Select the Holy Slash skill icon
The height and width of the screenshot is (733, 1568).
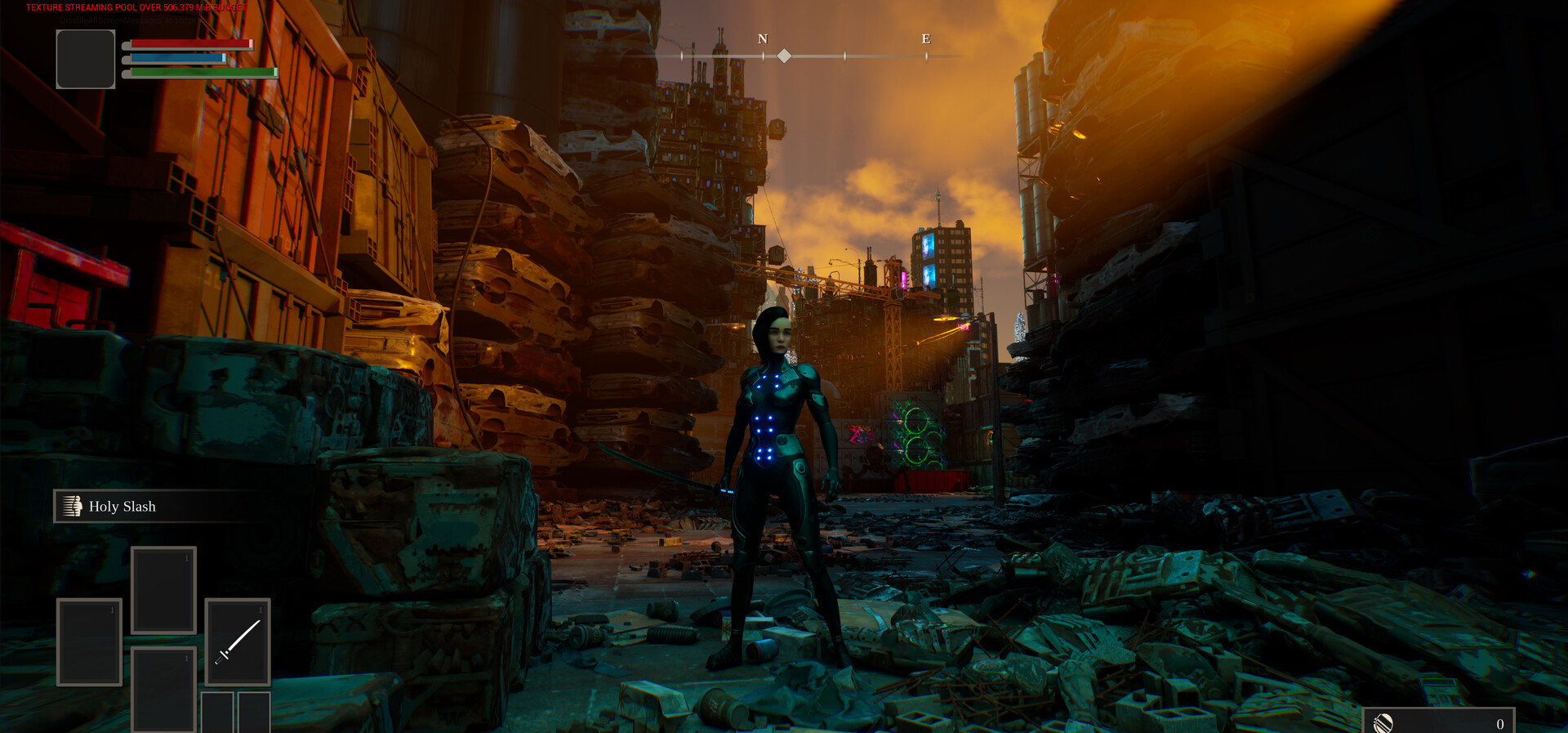click(x=73, y=506)
